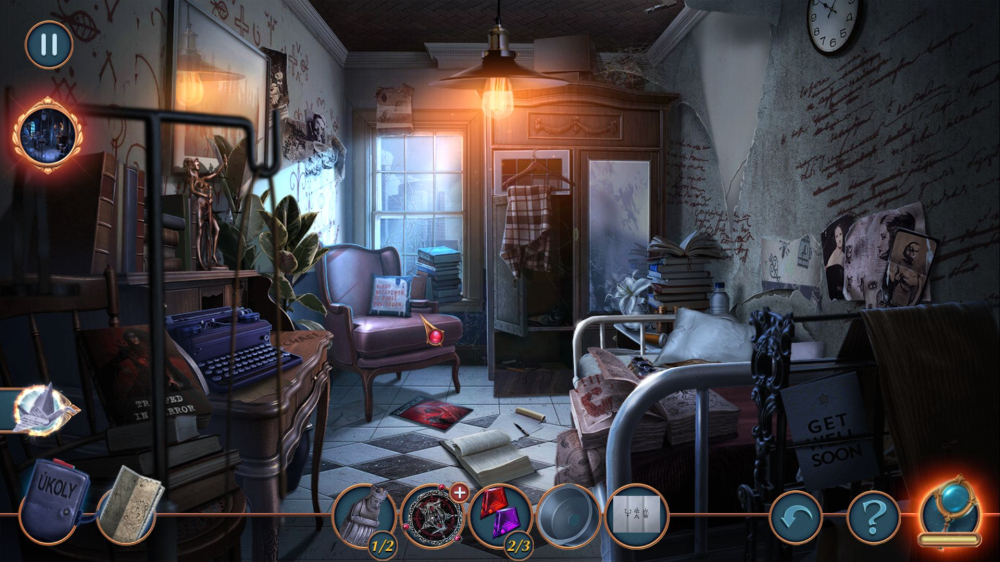Viewport: 1000px width, 562px height.
Task: Pause the game with the pause button
Action: [x=48, y=44]
